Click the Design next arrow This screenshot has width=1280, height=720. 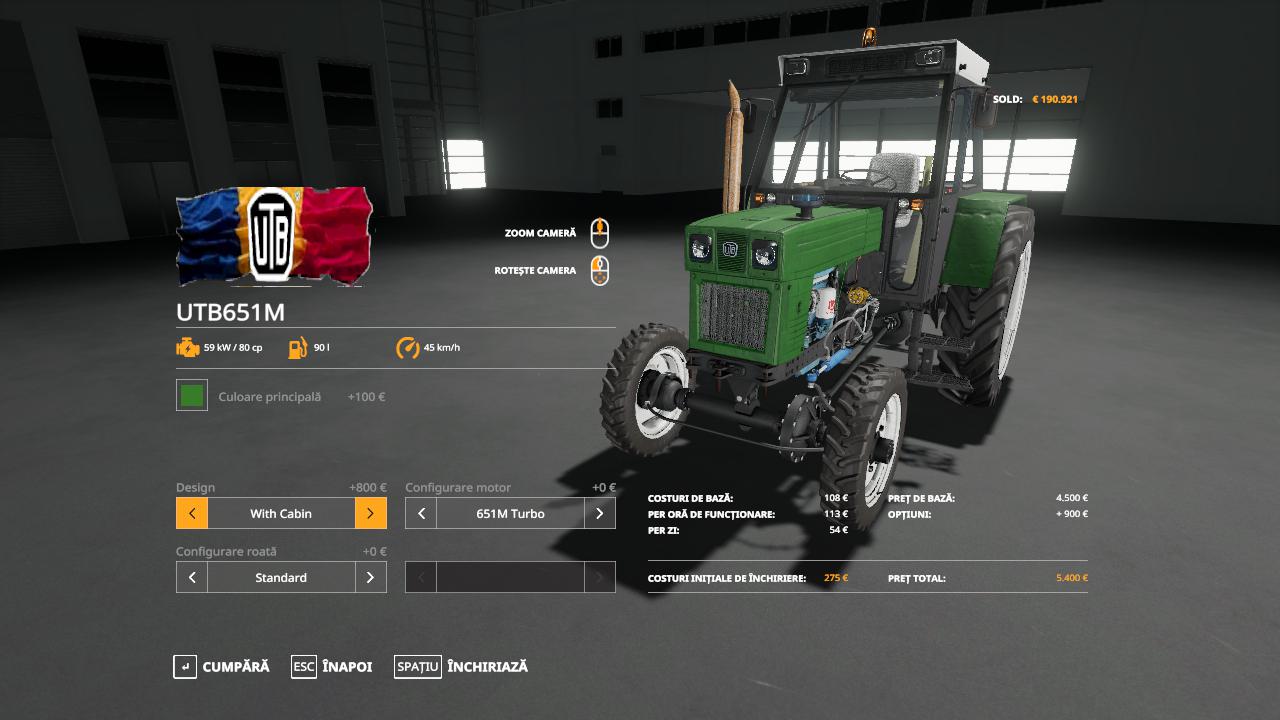tap(370, 514)
